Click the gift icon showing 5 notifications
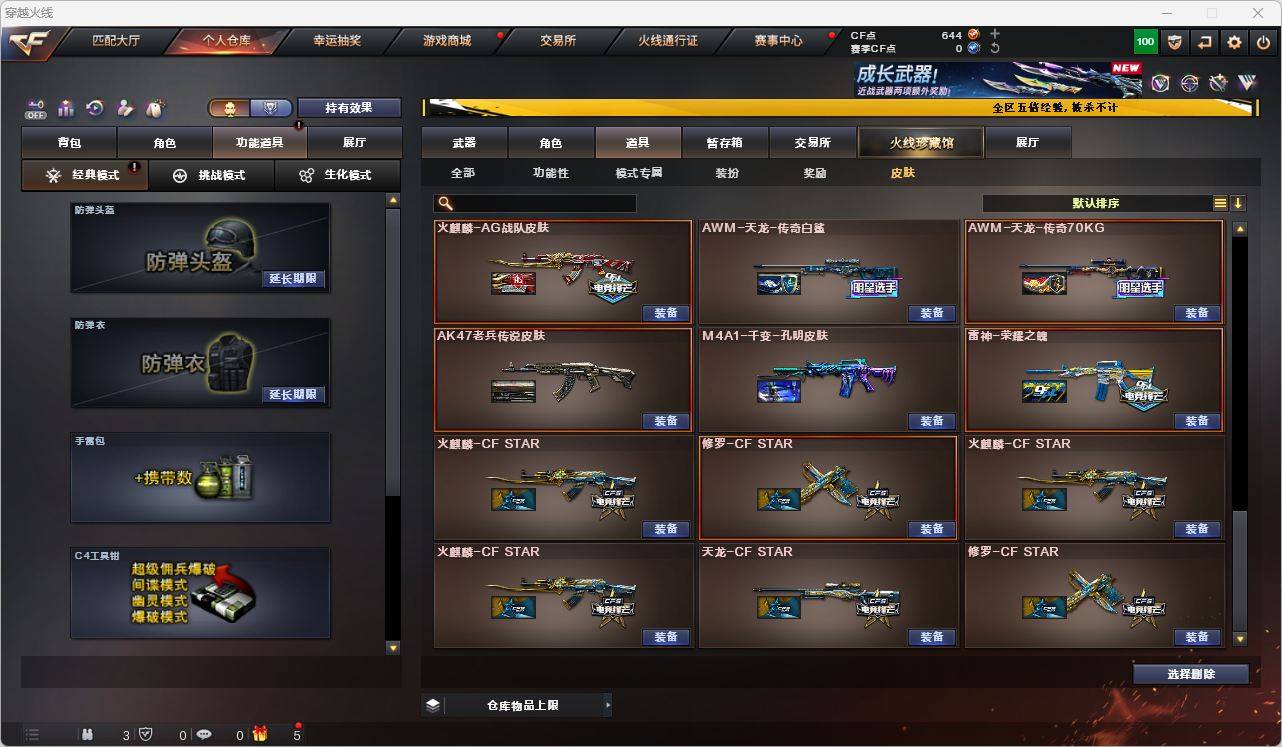Viewport: 1282px width, 747px height. pos(259,733)
